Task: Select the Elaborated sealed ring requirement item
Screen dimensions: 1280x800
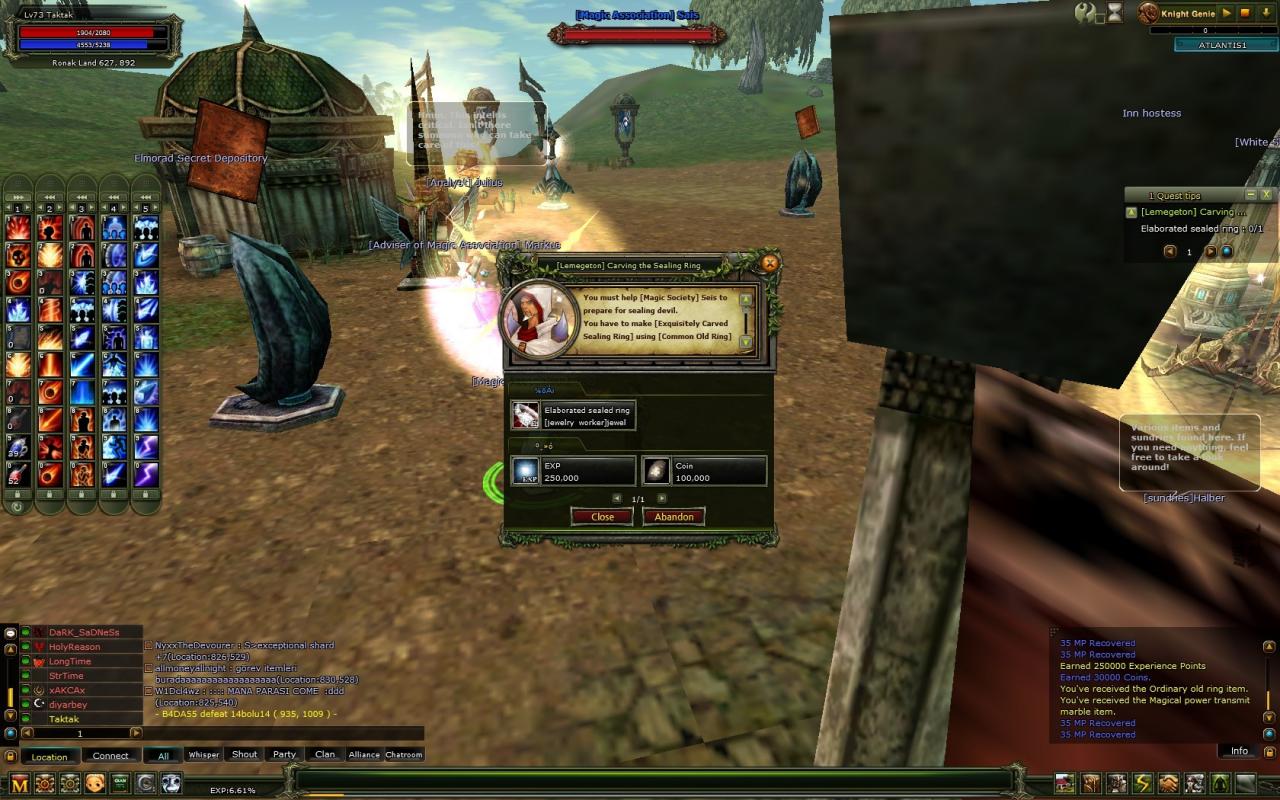Action: (x=573, y=416)
